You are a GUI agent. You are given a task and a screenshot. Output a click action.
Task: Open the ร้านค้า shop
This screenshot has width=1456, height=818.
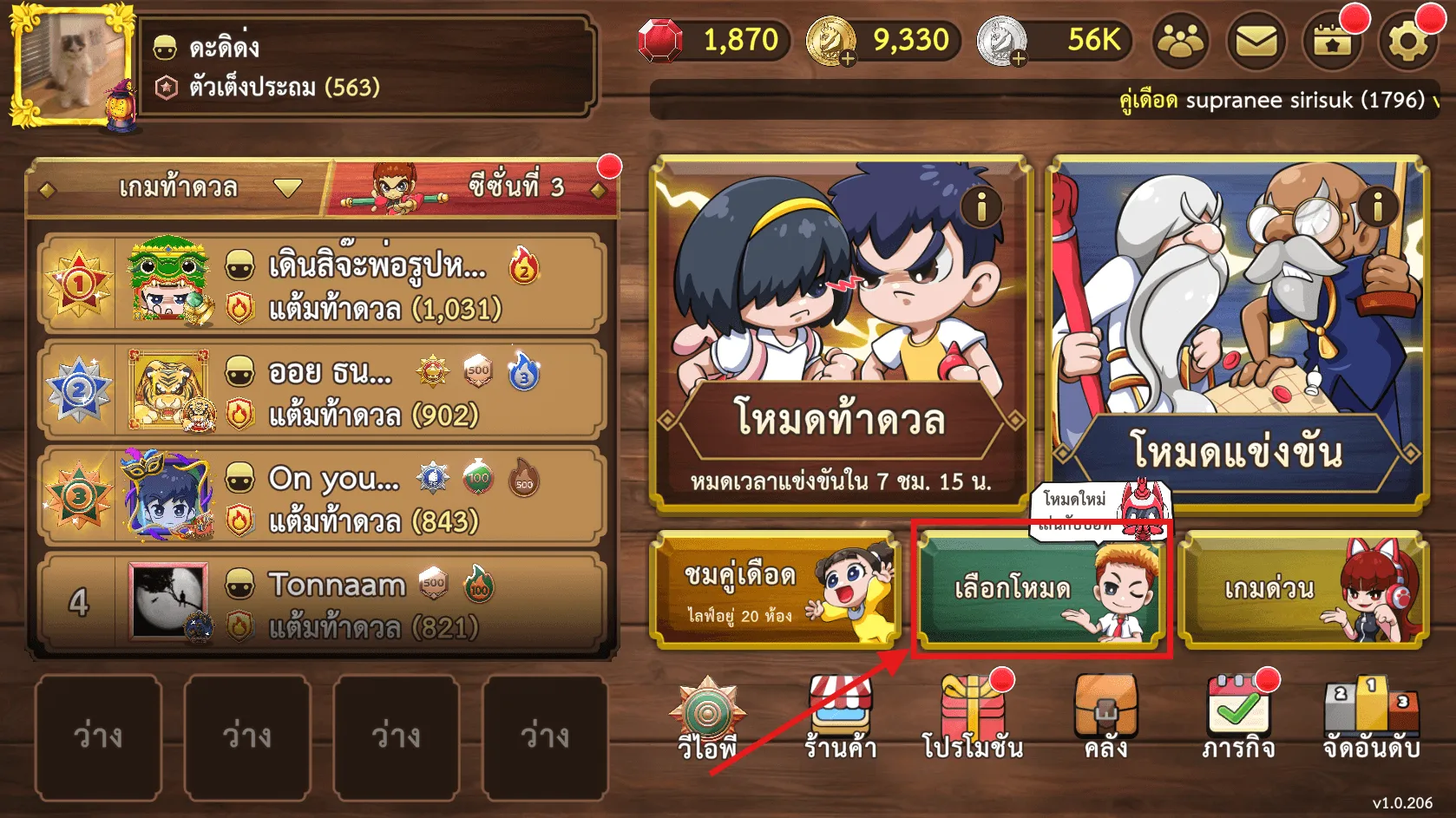(x=840, y=719)
